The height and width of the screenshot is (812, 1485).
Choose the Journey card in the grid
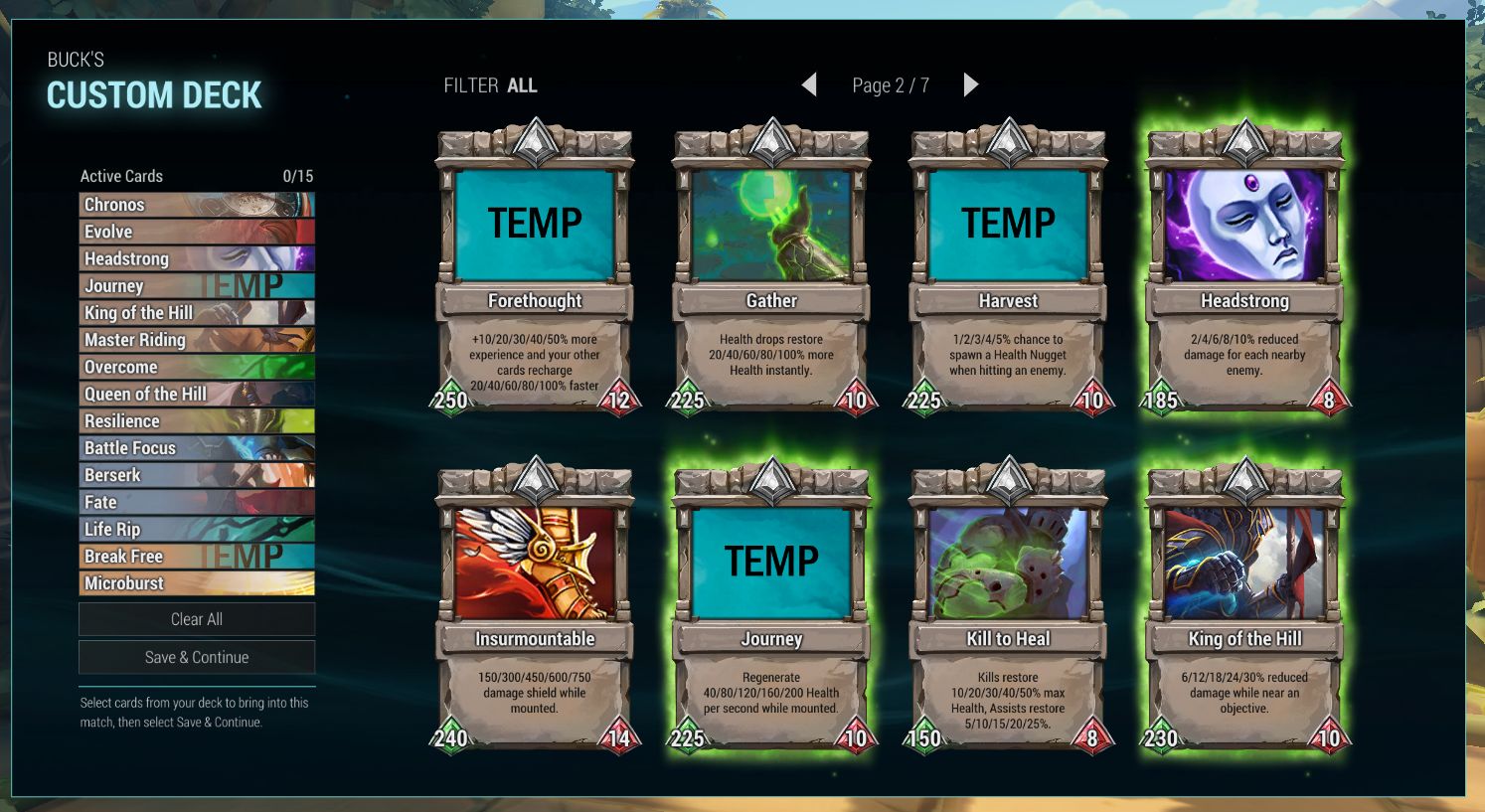point(771,606)
